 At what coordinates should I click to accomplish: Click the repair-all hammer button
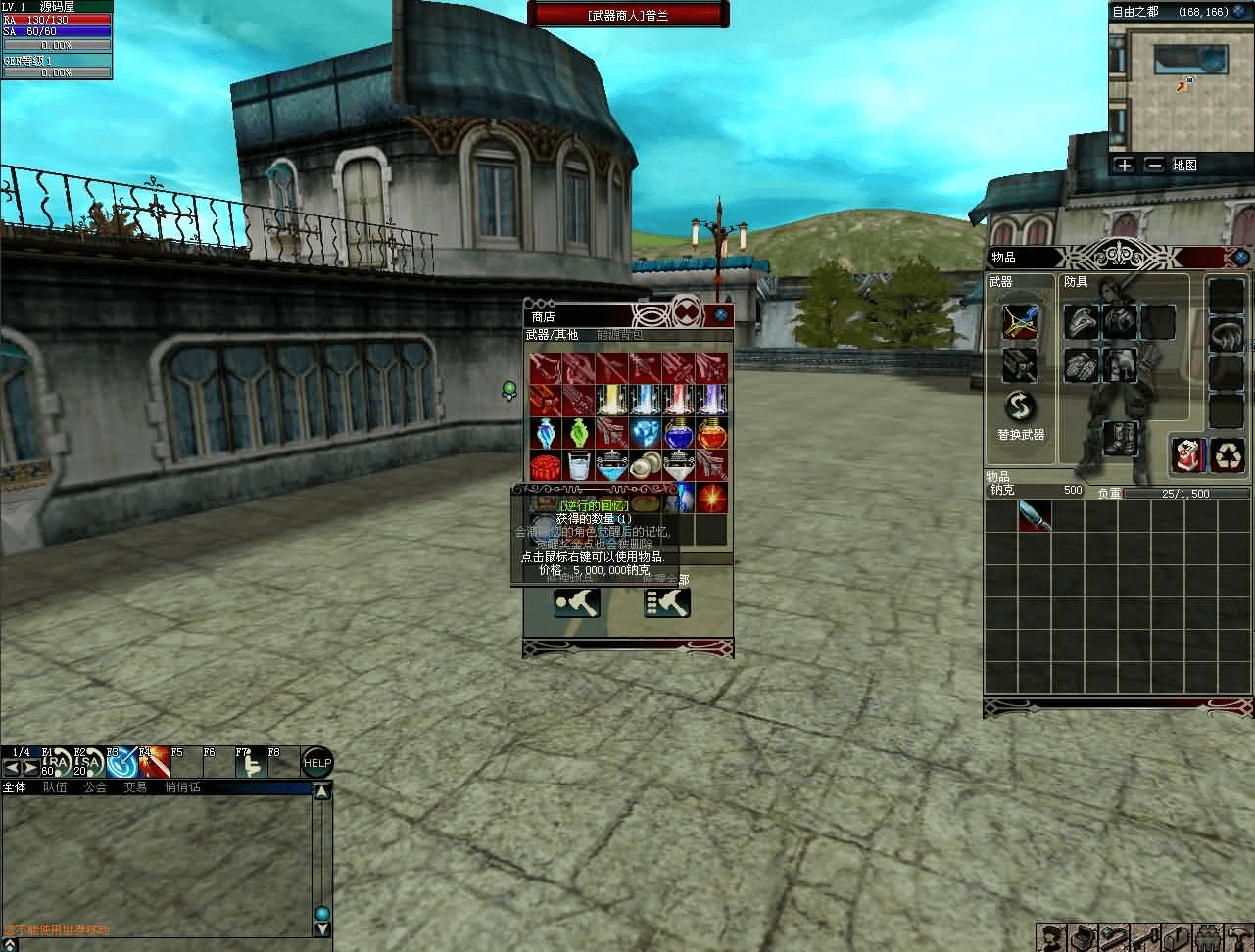point(666,603)
